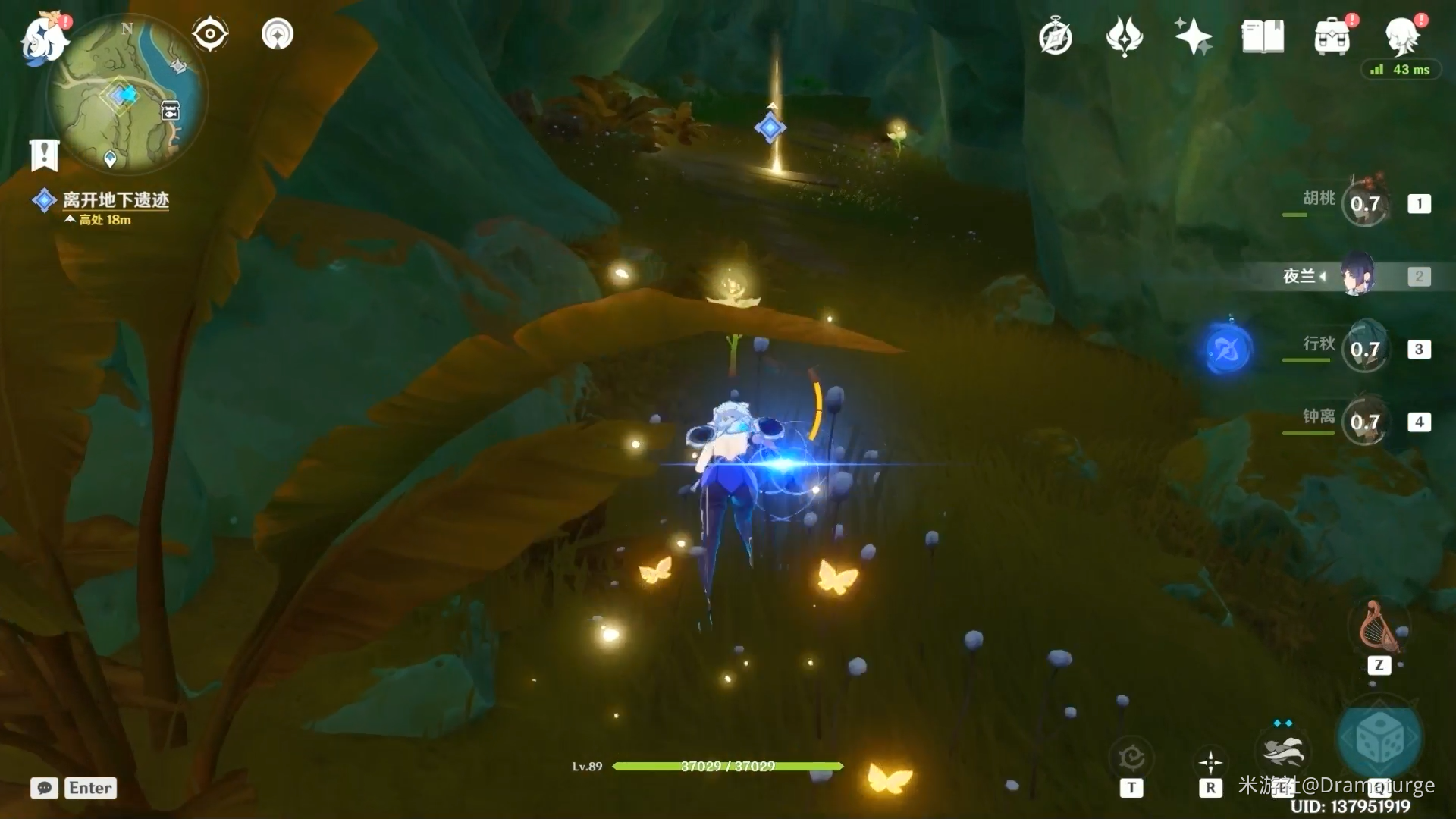Screen dimensions: 1456x819
Task: Open the character profile icon
Action: pos(1402,35)
